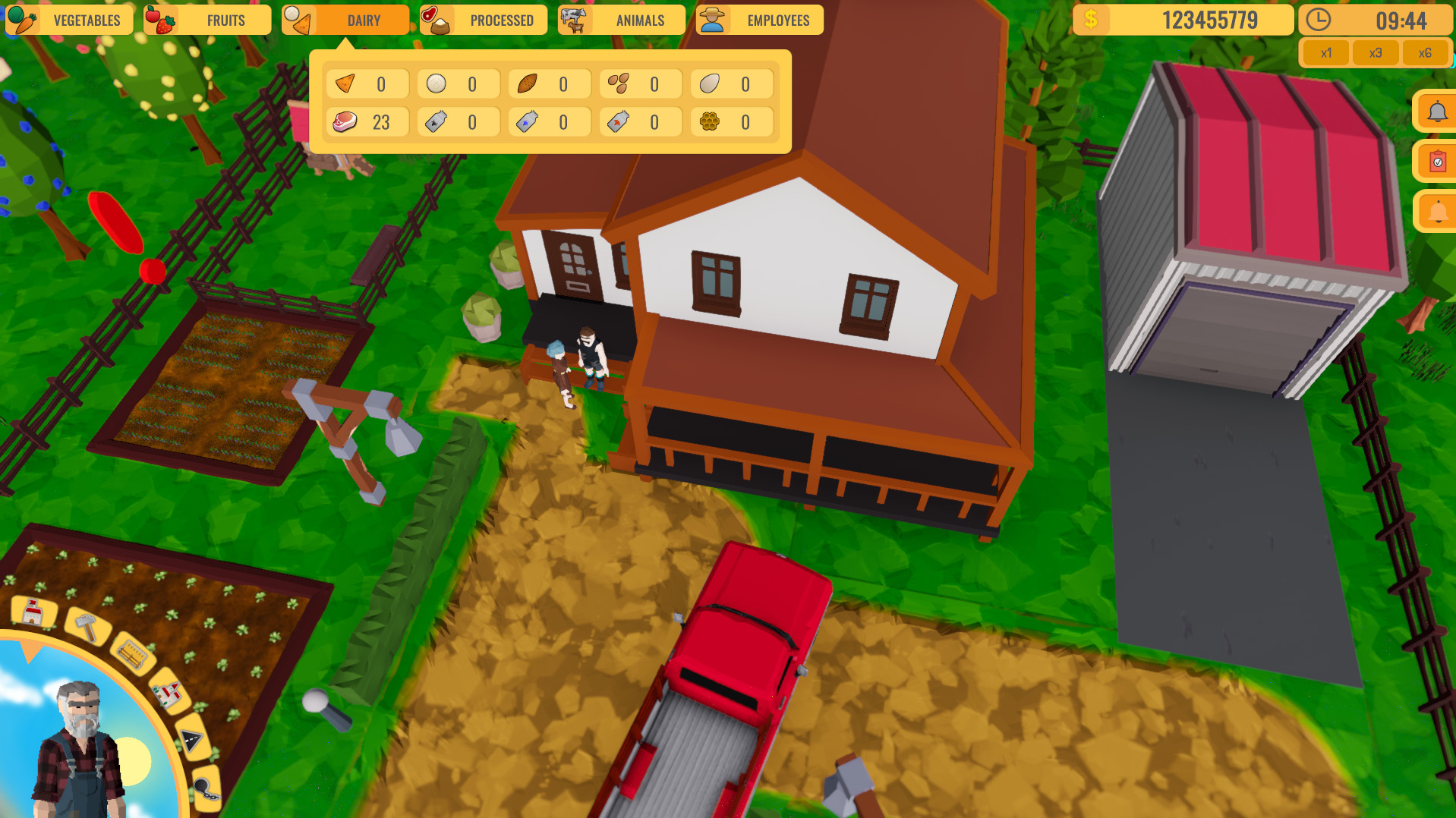Screen dimensions: 1456x818
Task: Click the honeycomb counter in the dairy panel
Action: [731, 121]
